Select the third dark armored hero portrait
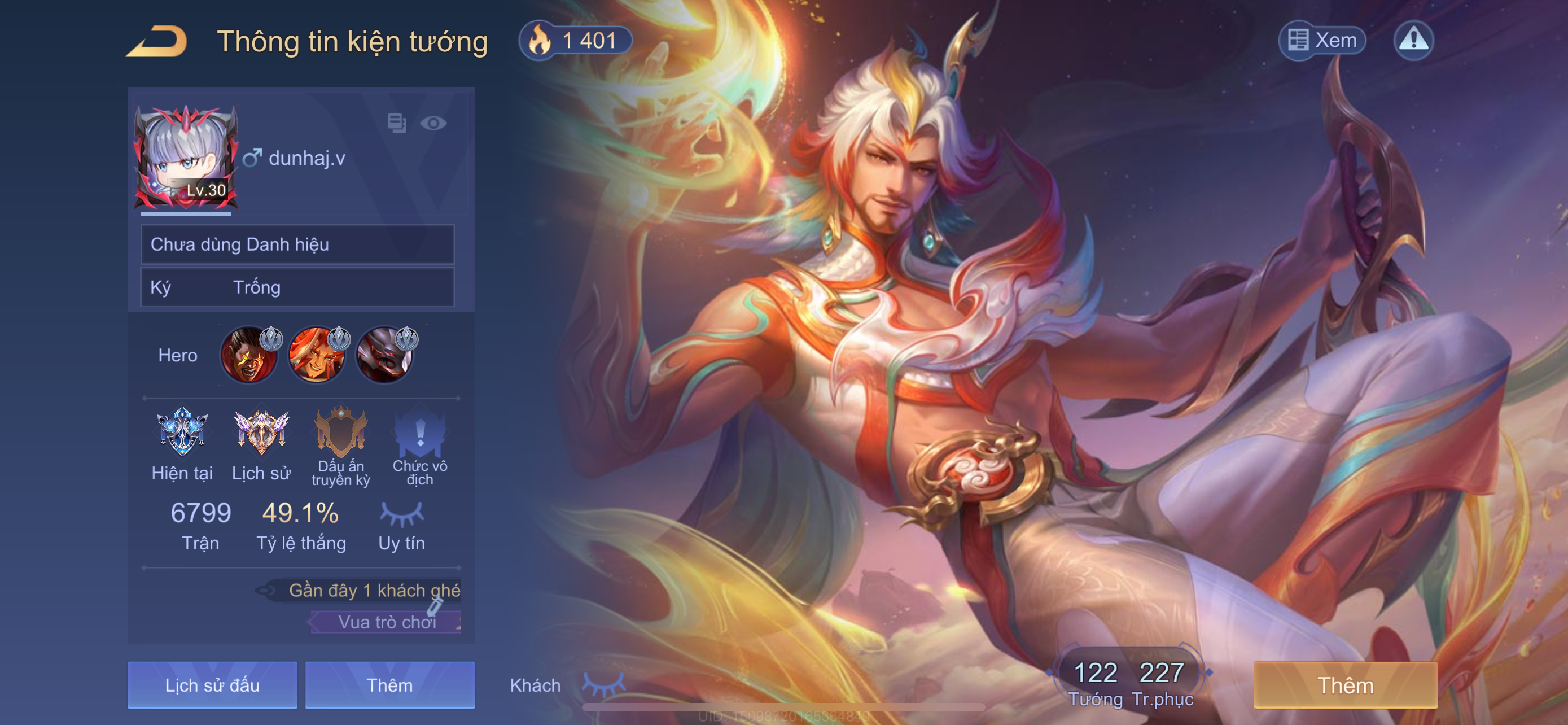Viewport: 1568px width, 725px height. pos(384,356)
